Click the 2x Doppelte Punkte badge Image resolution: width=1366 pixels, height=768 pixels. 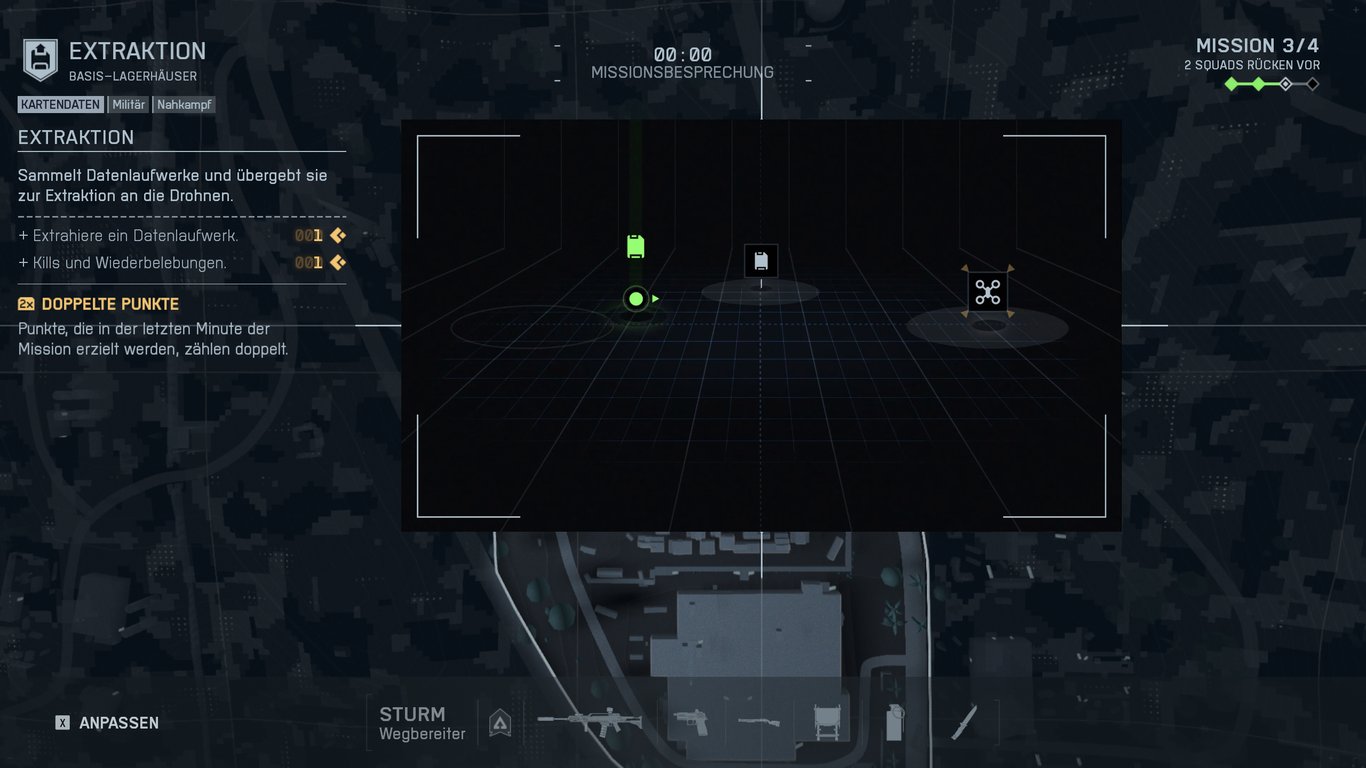pyautogui.click(x=25, y=303)
